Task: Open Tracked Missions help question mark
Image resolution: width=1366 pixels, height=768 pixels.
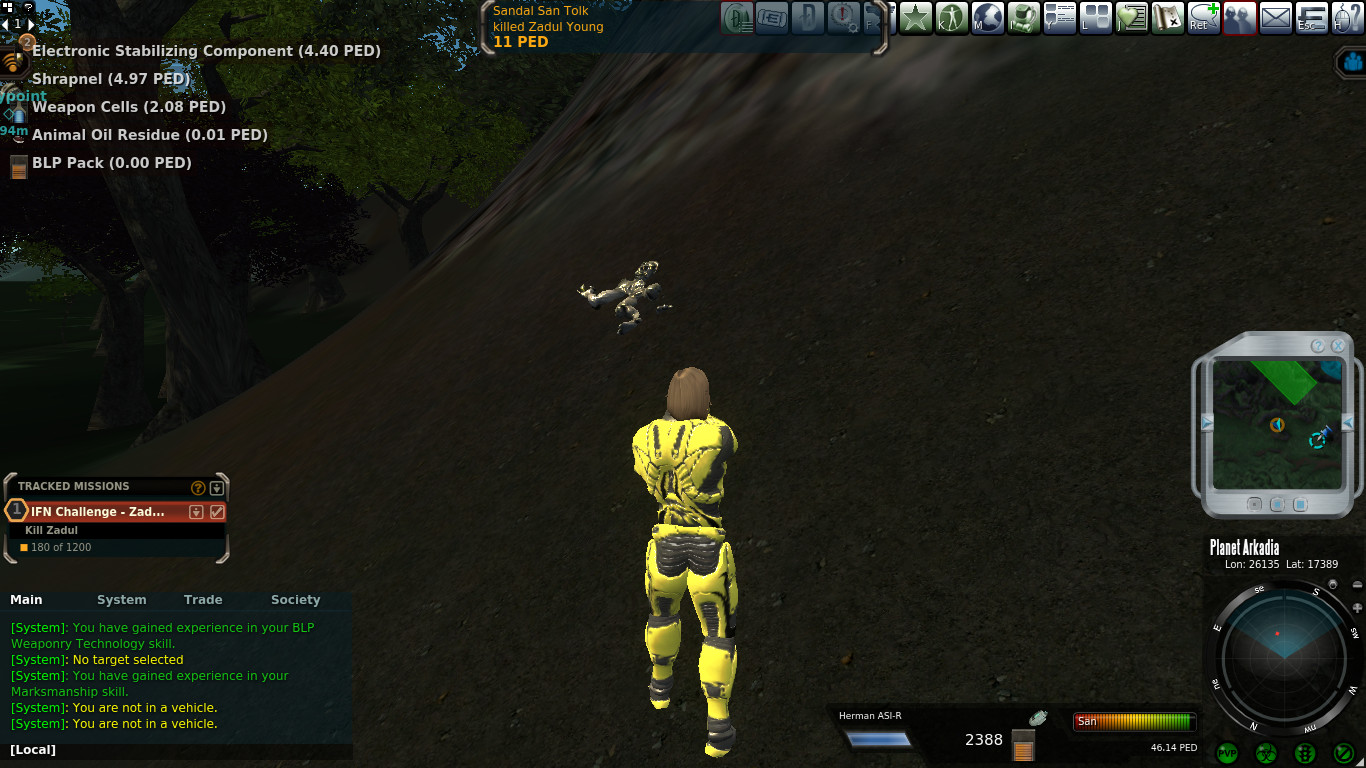Action: (198, 488)
